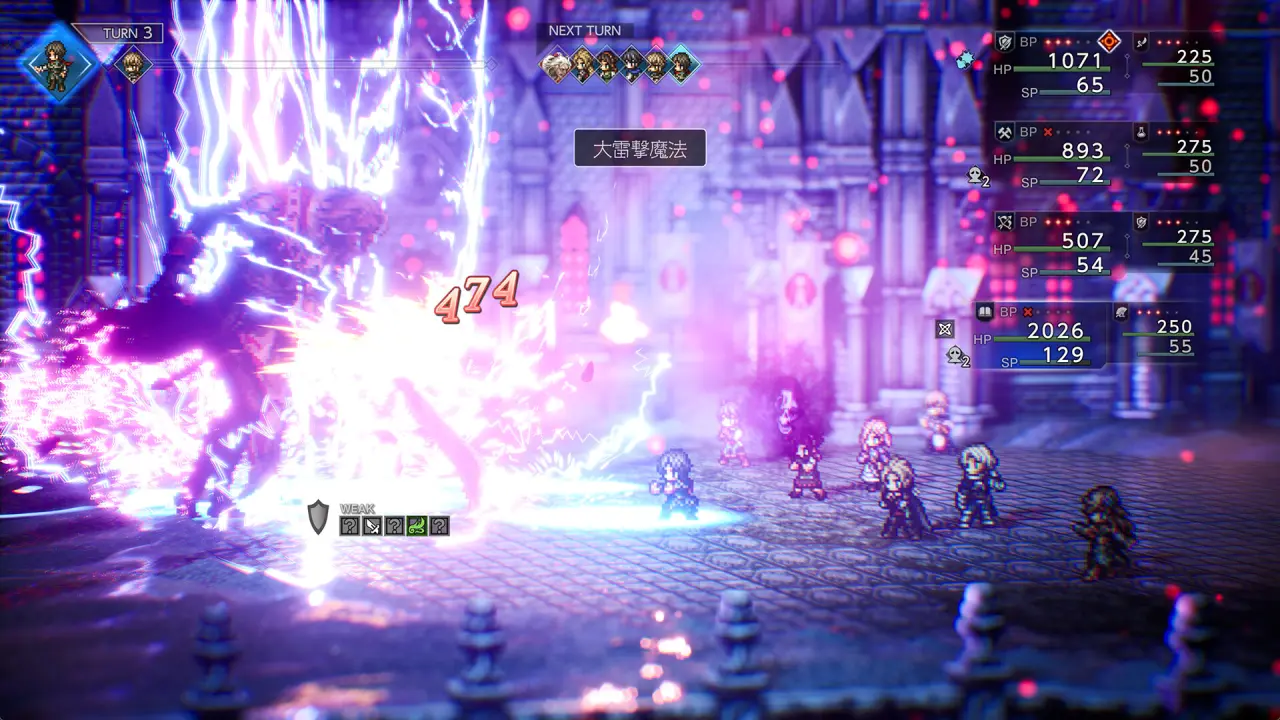Click the apothecary flask sub-job icon
Viewport: 1280px width, 720px height.
(1141, 133)
